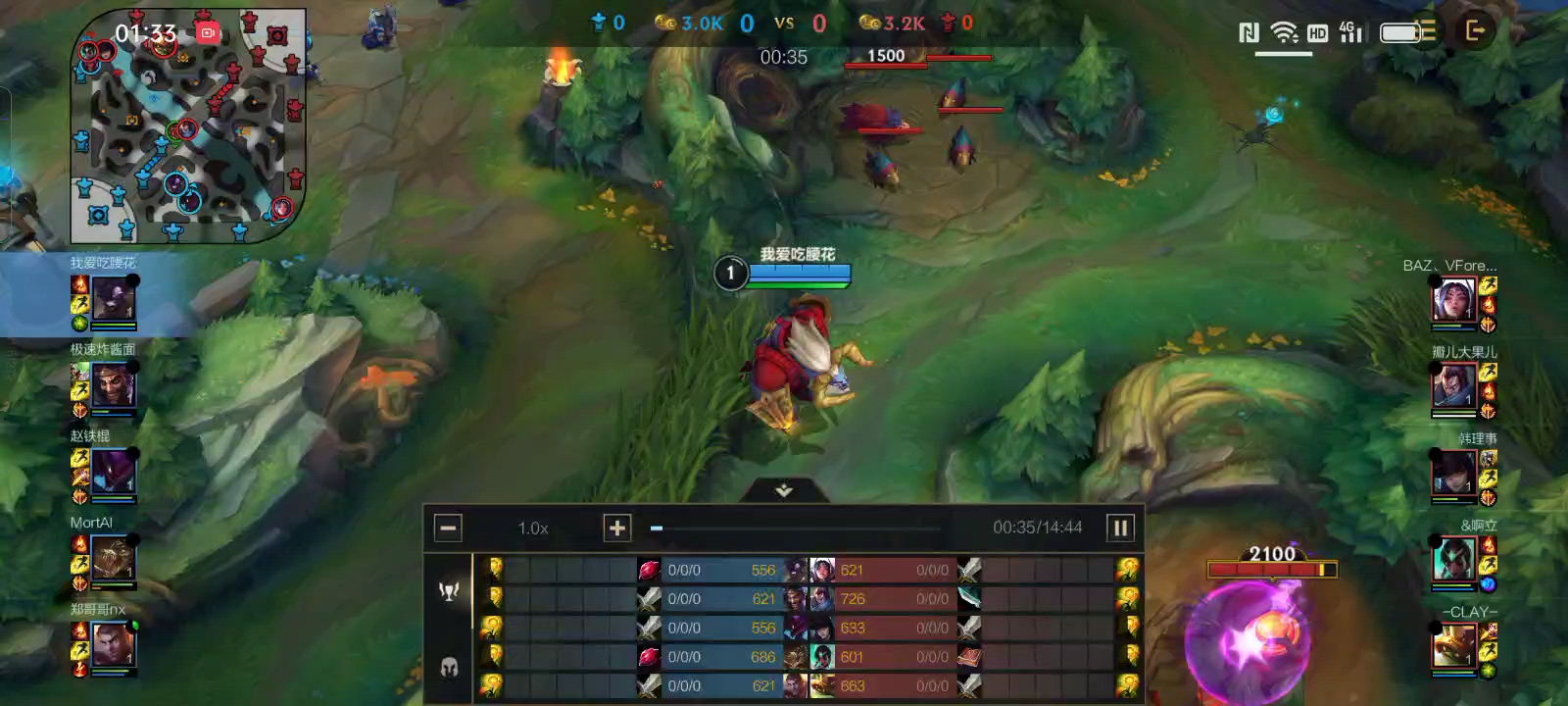The height and width of the screenshot is (706, 1568).
Task: Click the replay timeline progress bar
Action: tap(796, 529)
